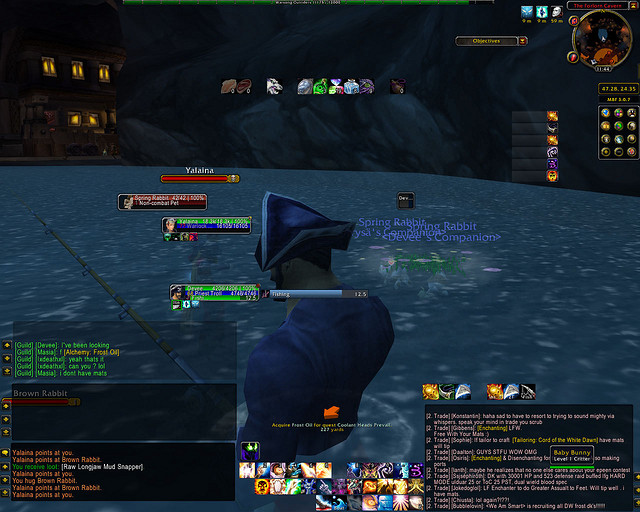Select the small Dev party button
The width and height of the screenshot is (640, 512).
[404, 198]
